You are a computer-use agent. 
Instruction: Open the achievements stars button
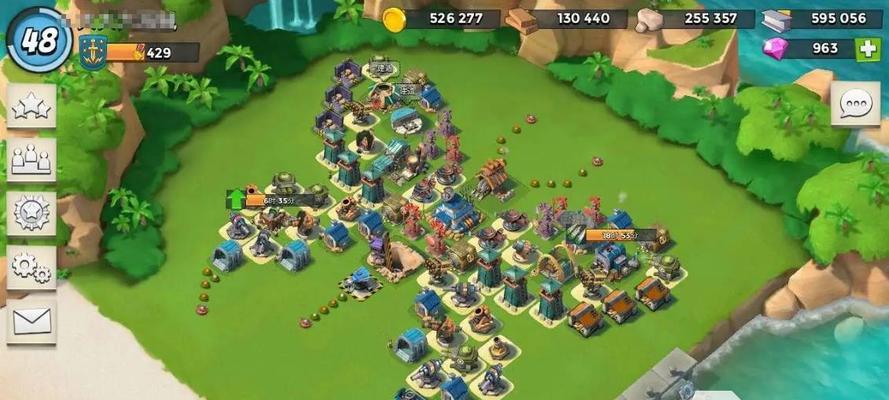pos(31,106)
